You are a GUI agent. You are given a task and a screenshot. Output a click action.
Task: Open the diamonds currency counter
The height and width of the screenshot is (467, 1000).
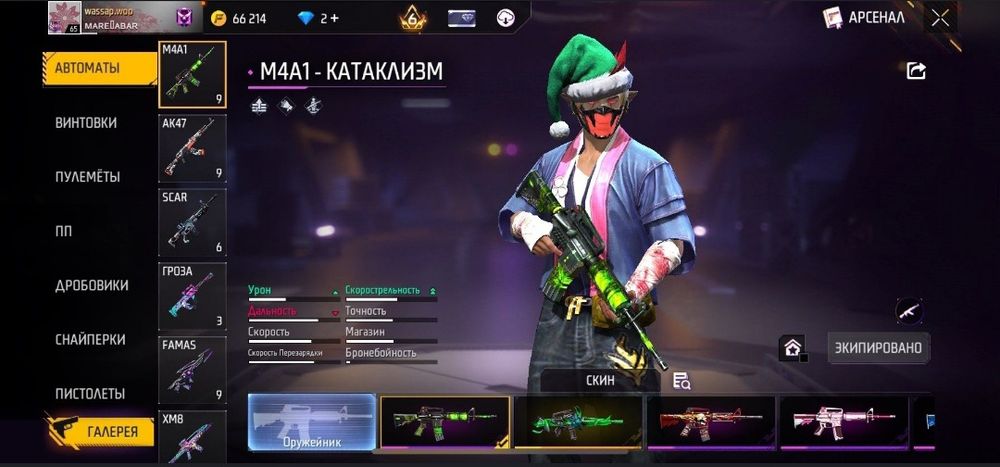[318, 18]
